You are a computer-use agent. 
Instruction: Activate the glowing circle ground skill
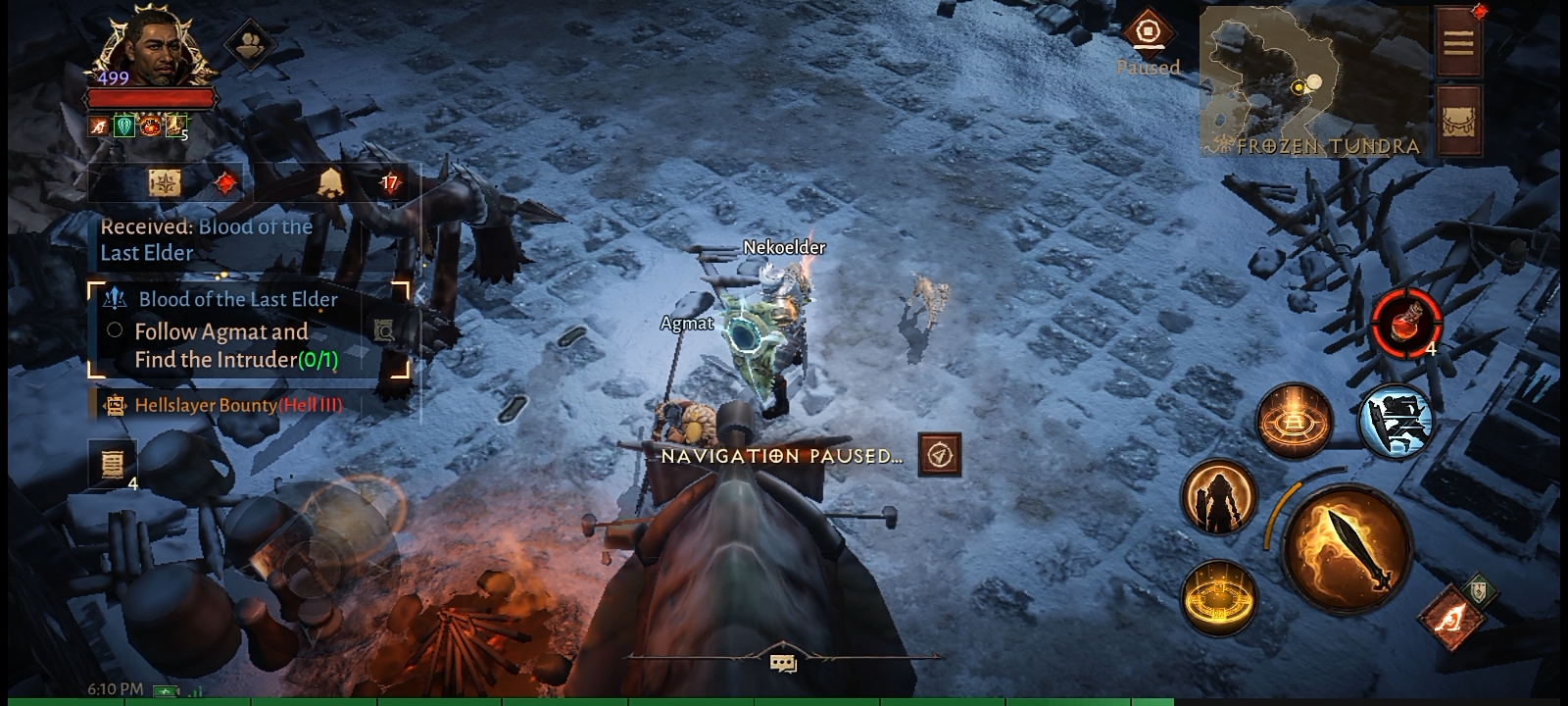(1295, 421)
